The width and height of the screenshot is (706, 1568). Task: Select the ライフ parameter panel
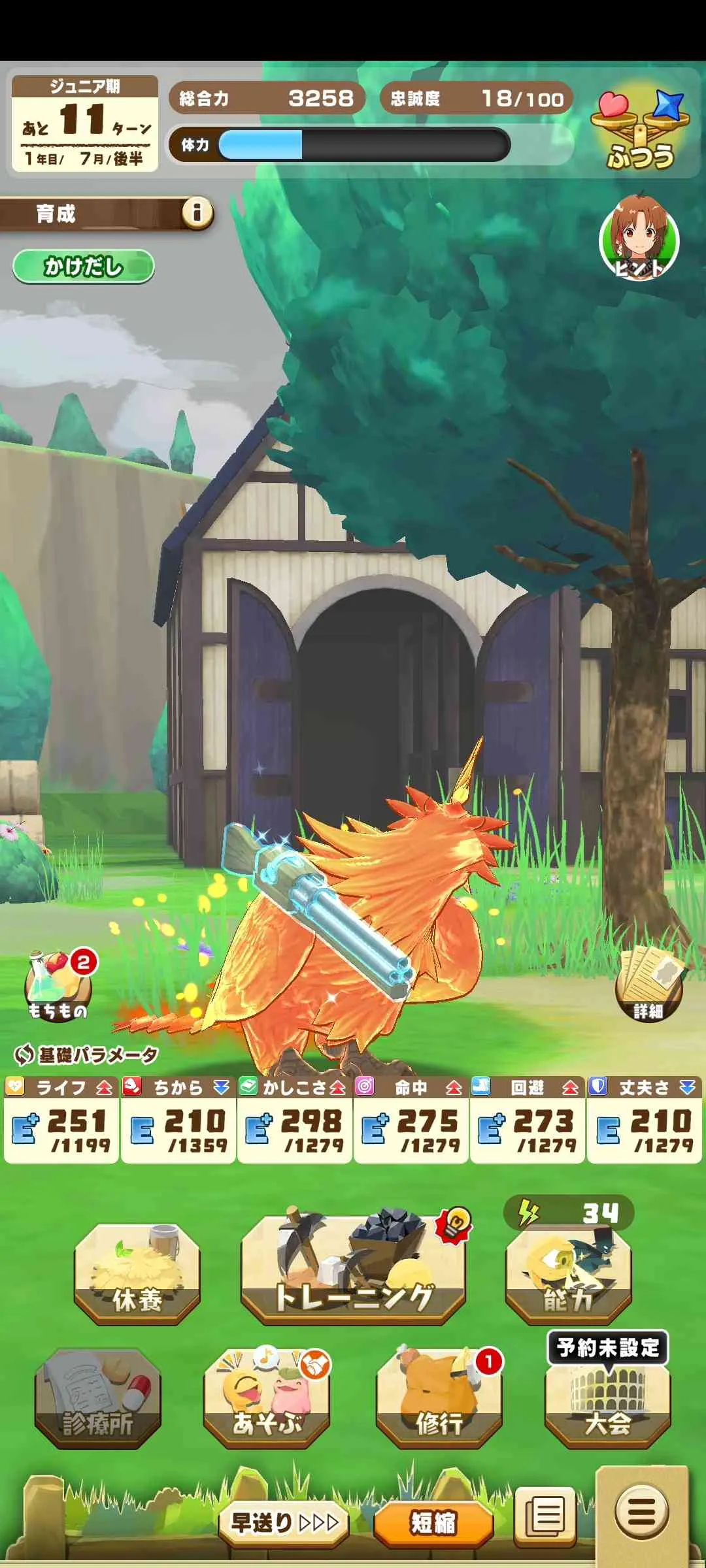[x=61, y=1120]
